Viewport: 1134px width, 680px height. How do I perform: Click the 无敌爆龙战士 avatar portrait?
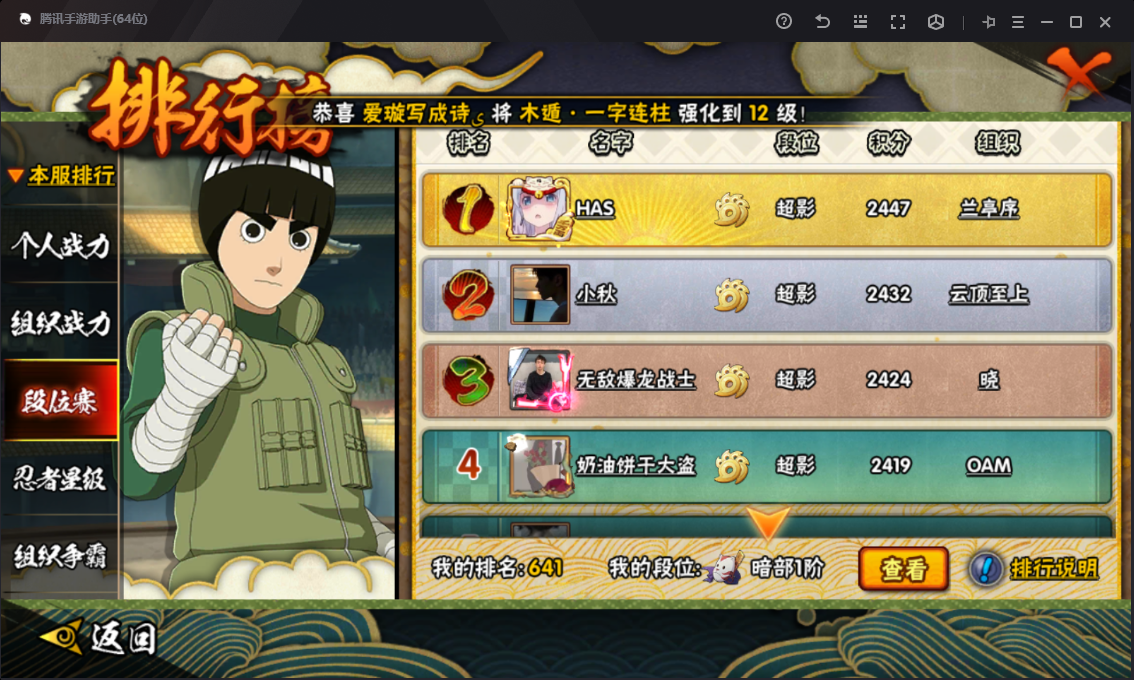(x=540, y=380)
